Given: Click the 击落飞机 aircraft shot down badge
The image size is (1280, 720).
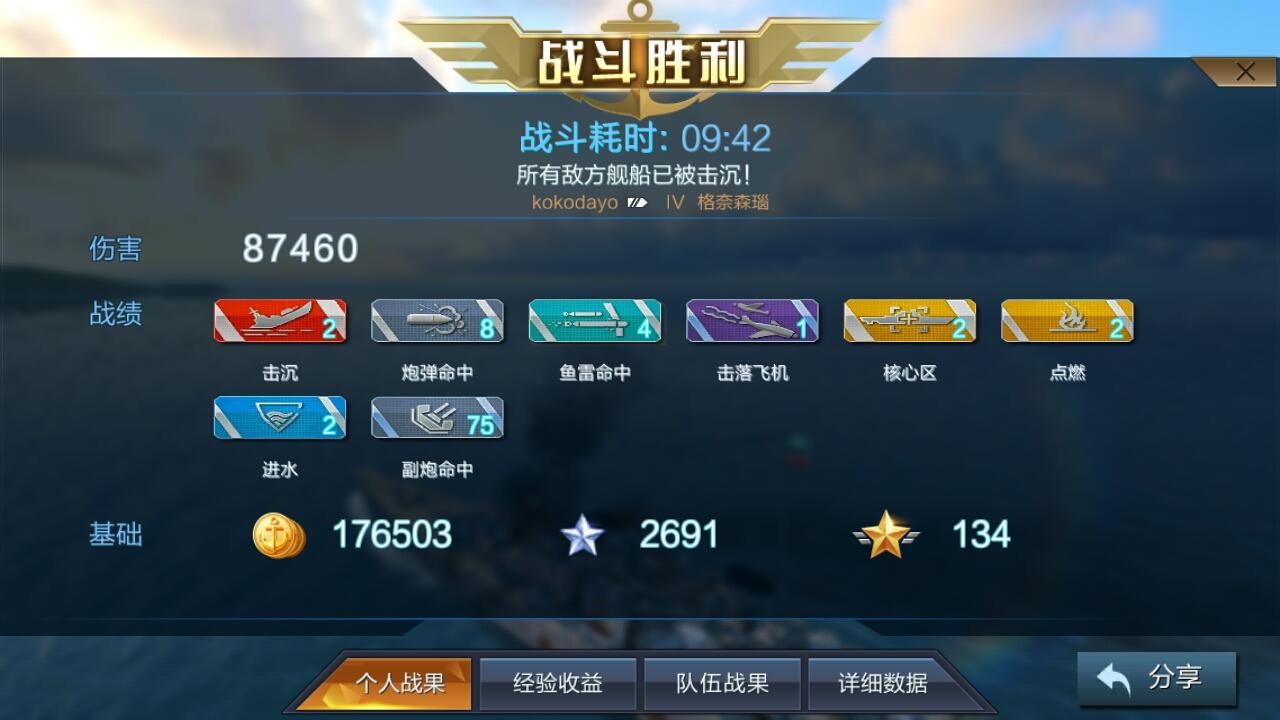Looking at the screenshot, I should pos(753,320).
